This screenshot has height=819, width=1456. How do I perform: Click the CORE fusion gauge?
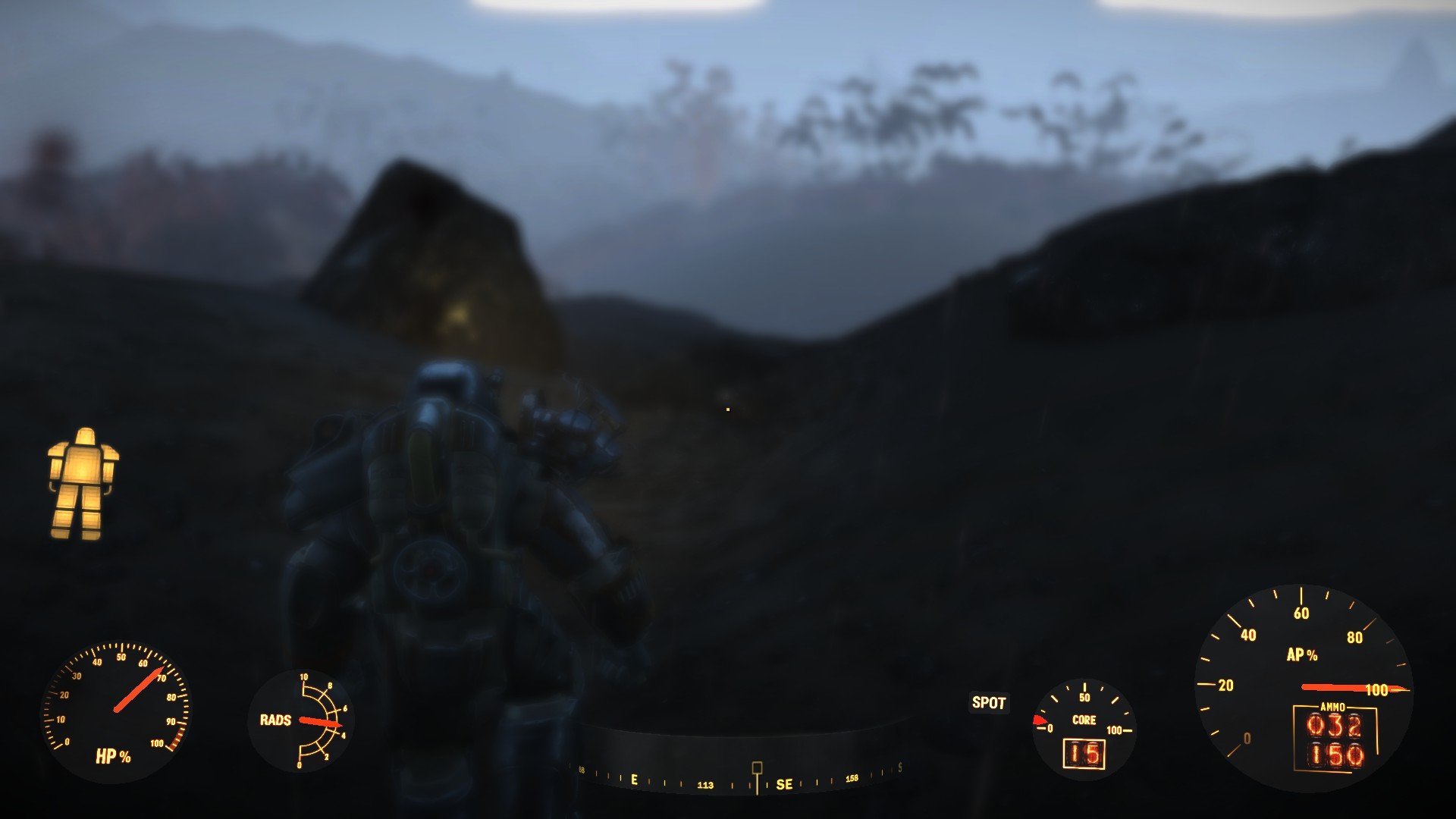pos(1086,724)
